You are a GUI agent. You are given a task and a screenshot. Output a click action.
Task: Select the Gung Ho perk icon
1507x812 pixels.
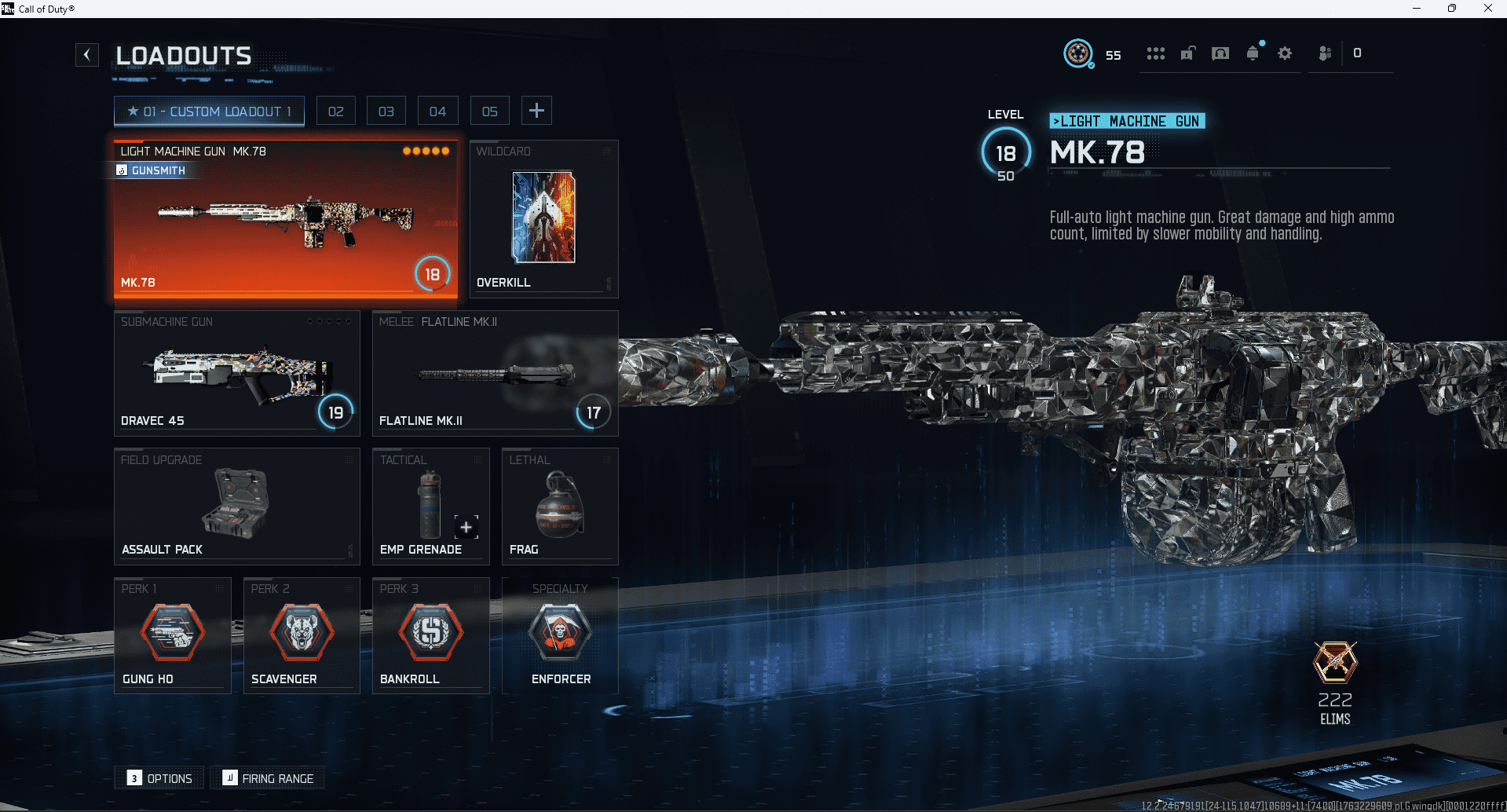point(172,632)
